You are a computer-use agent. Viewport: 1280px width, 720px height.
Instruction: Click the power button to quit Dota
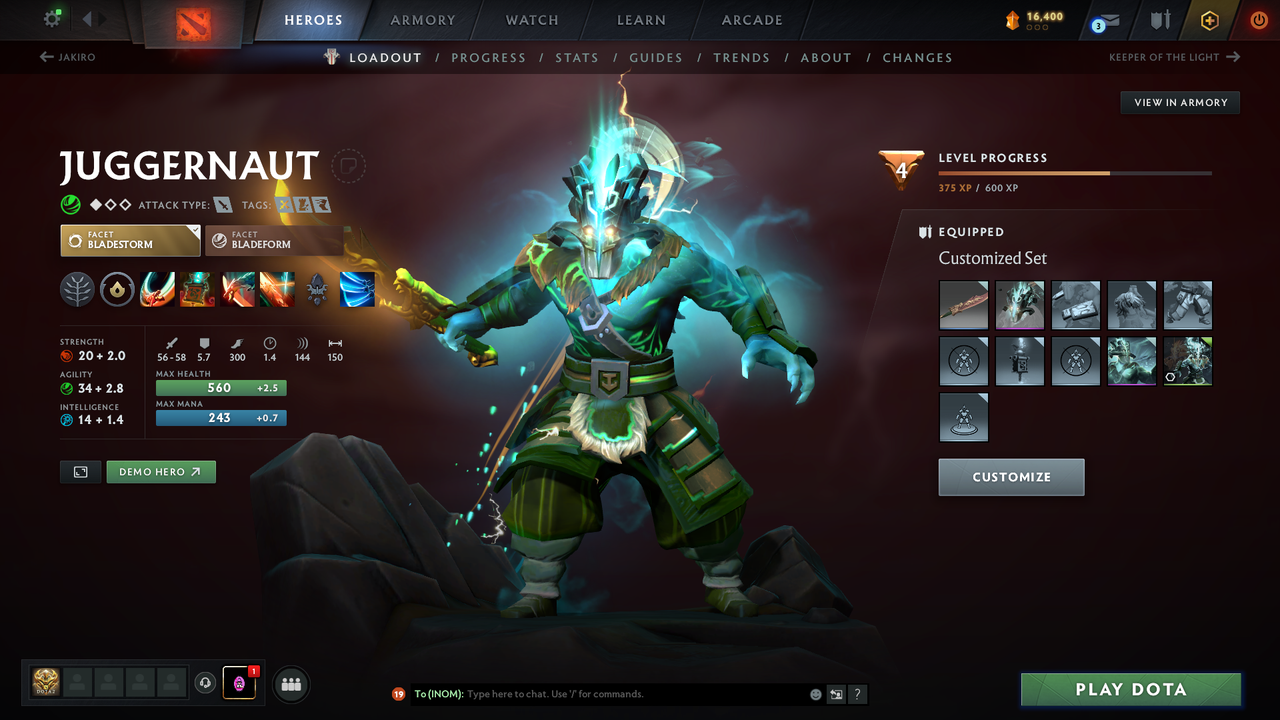tap(1258, 19)
